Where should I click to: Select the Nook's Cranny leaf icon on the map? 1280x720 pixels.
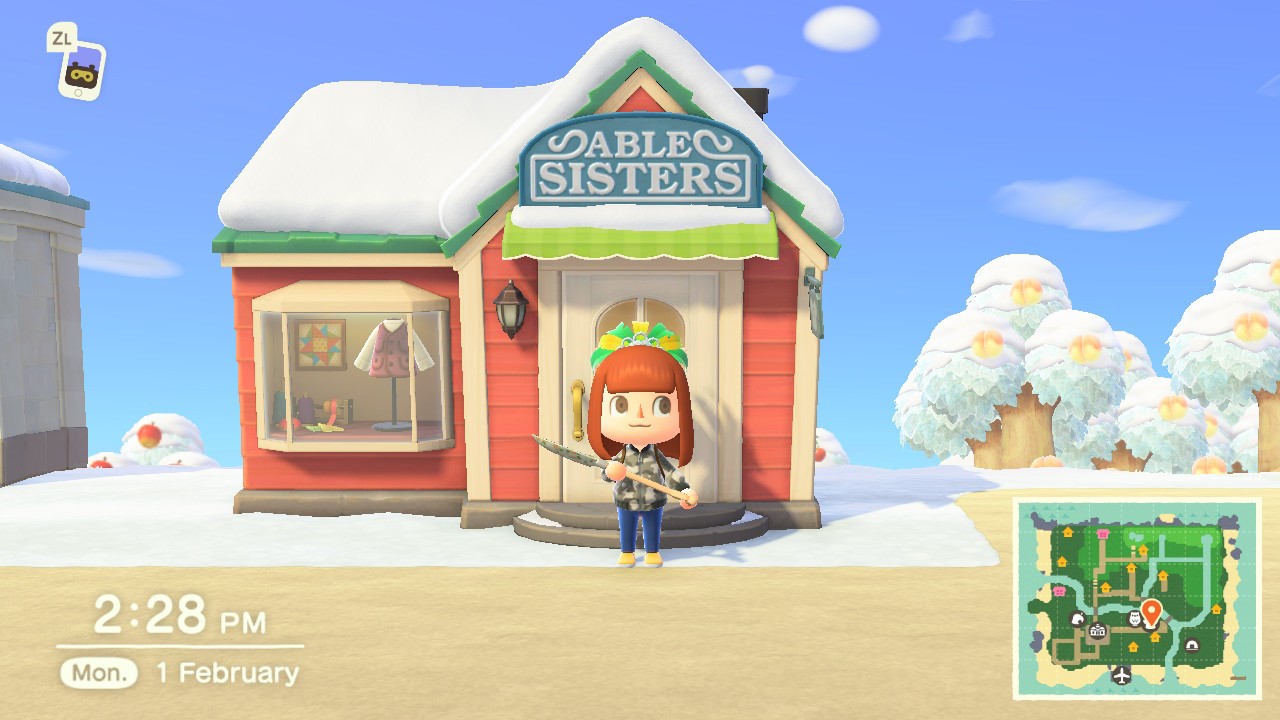(x=1078, y=619)
